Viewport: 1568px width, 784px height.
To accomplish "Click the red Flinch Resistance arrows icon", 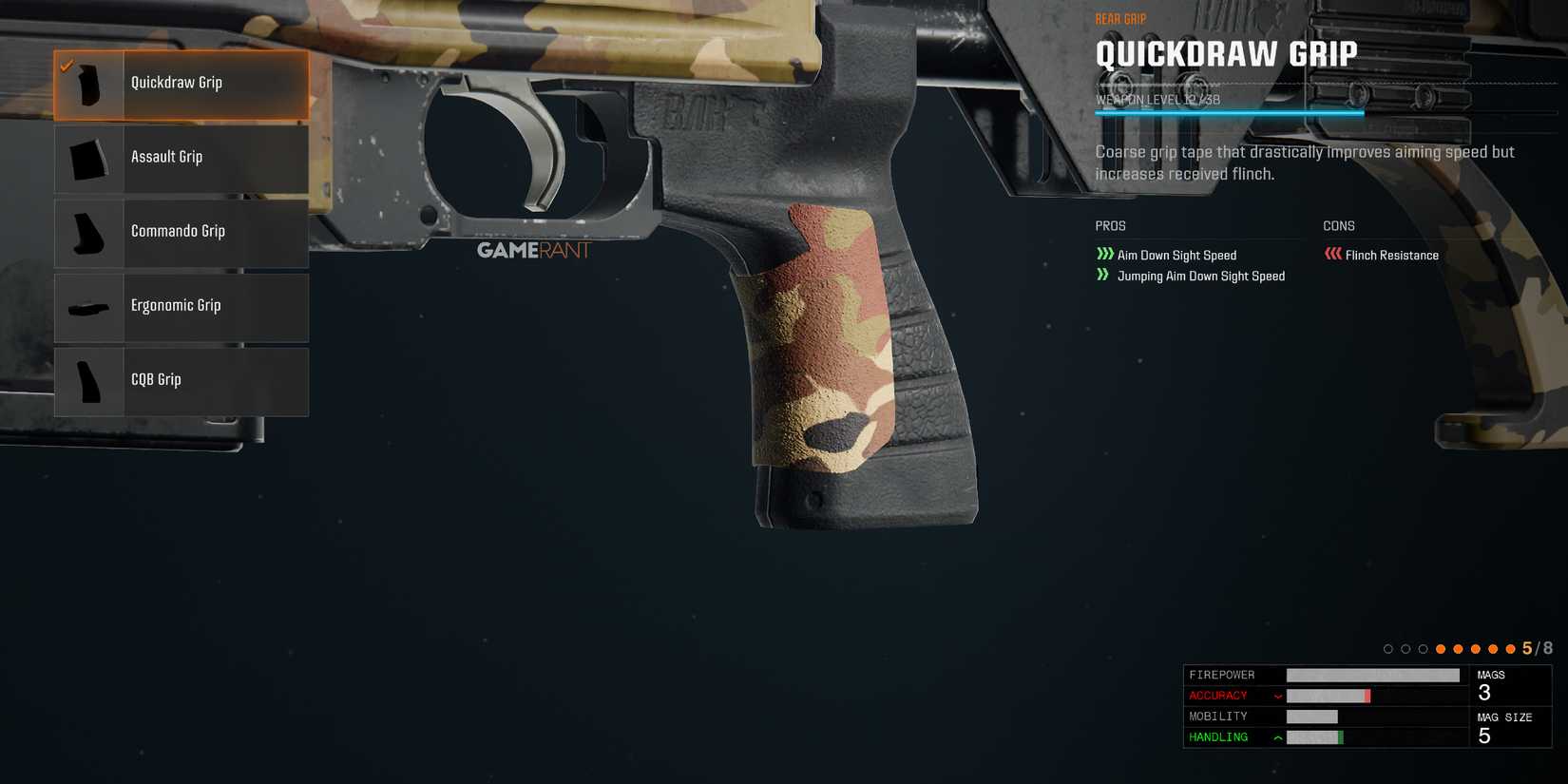I will 1332,253.
